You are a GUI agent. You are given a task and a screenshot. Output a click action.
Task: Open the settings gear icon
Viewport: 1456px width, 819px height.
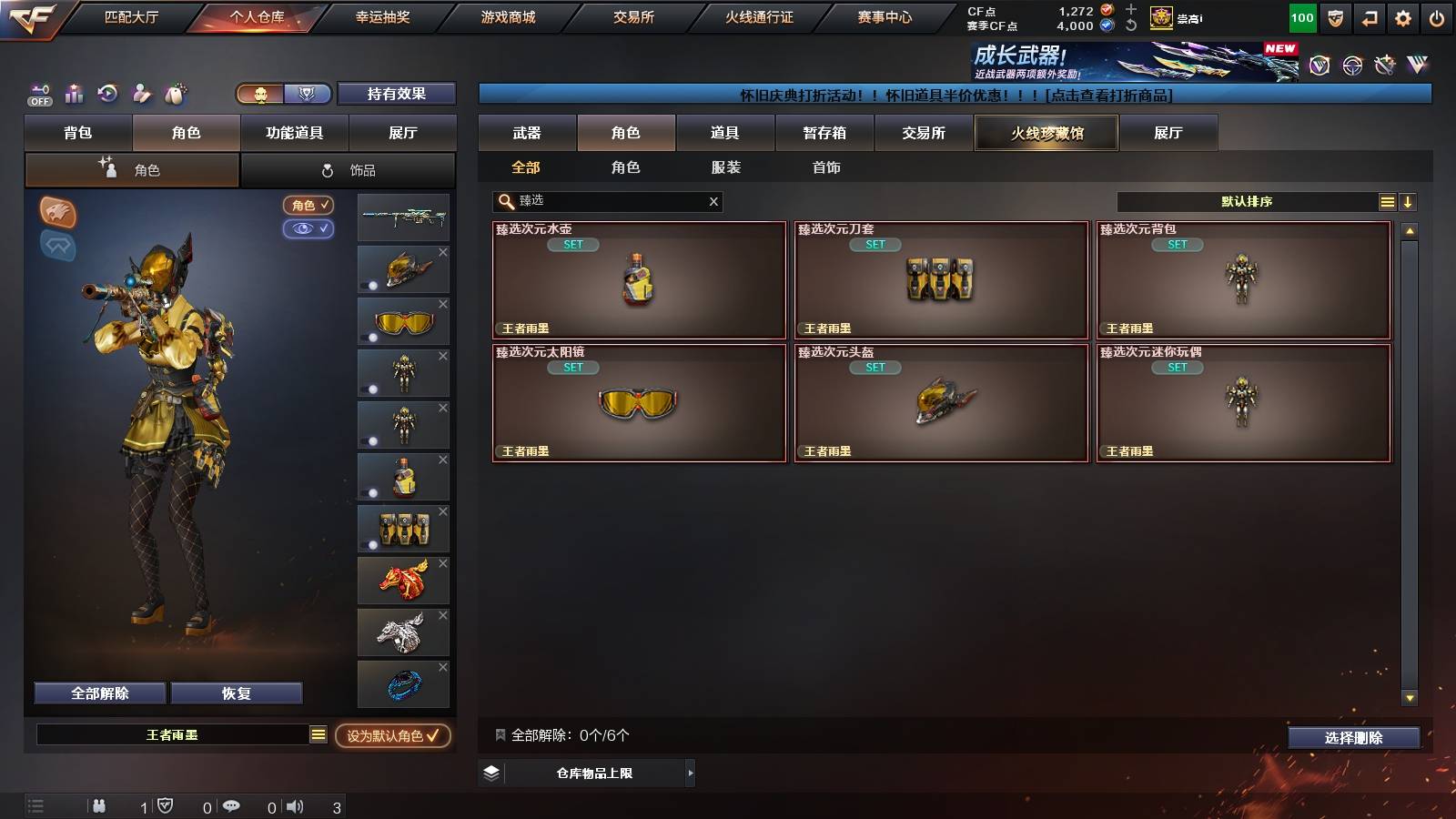pos(1402,16)
